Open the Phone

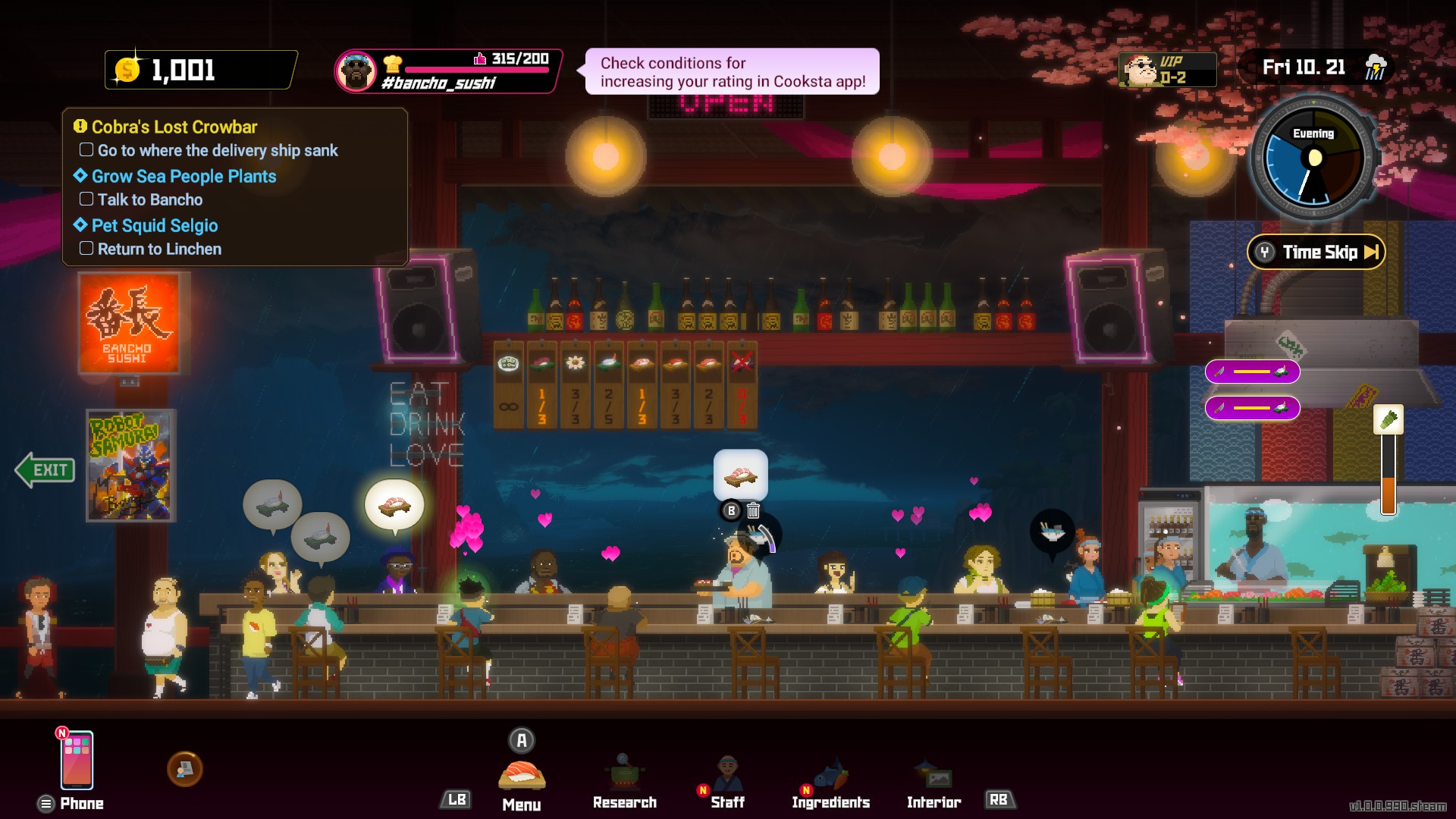pyautogui.click(x=77, y=761)
